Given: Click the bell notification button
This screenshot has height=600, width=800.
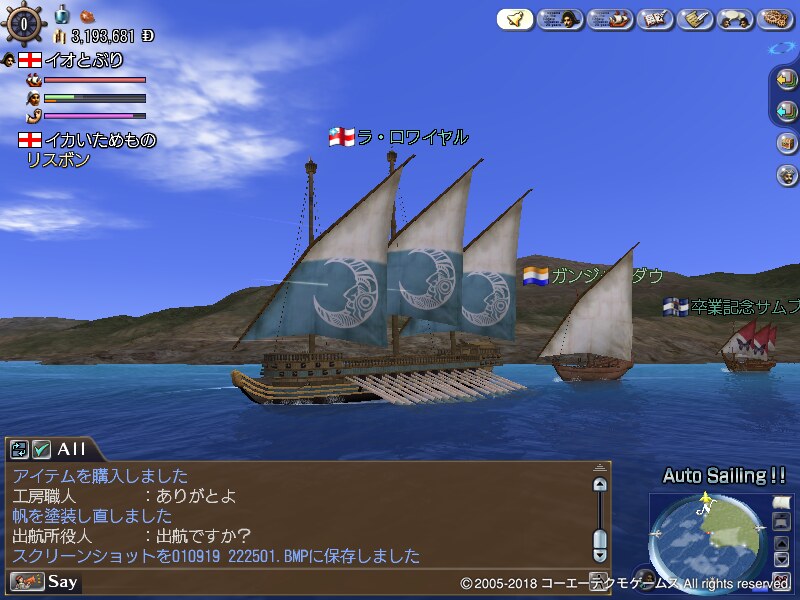Looking at the screenshot, I should tap(515, 19).
